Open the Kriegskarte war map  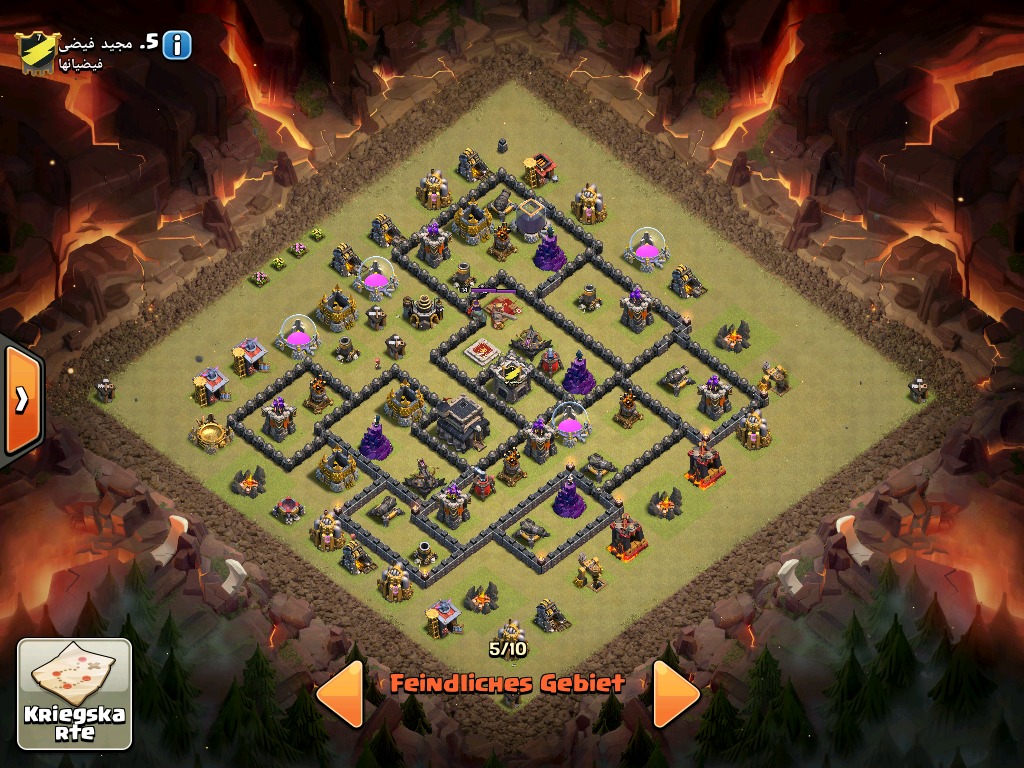pyautogui.click(x=75, y=694)
